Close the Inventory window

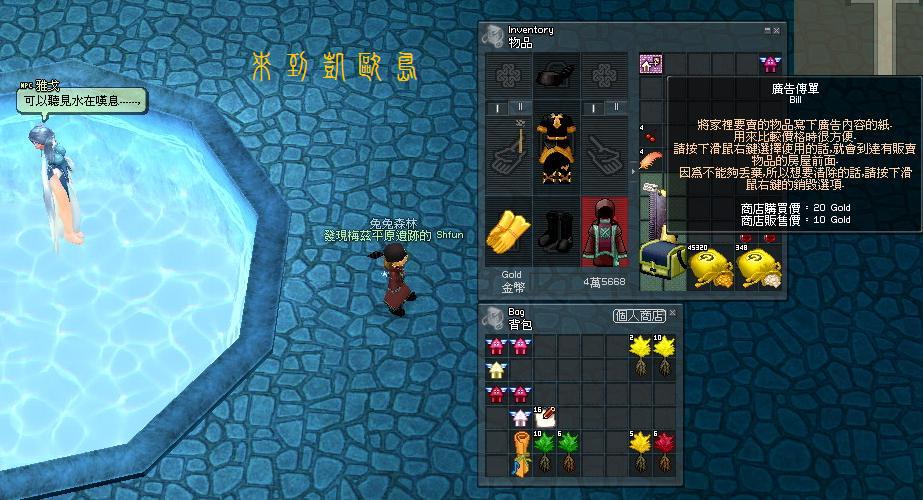pyautogui.click(x=778, y=32)
